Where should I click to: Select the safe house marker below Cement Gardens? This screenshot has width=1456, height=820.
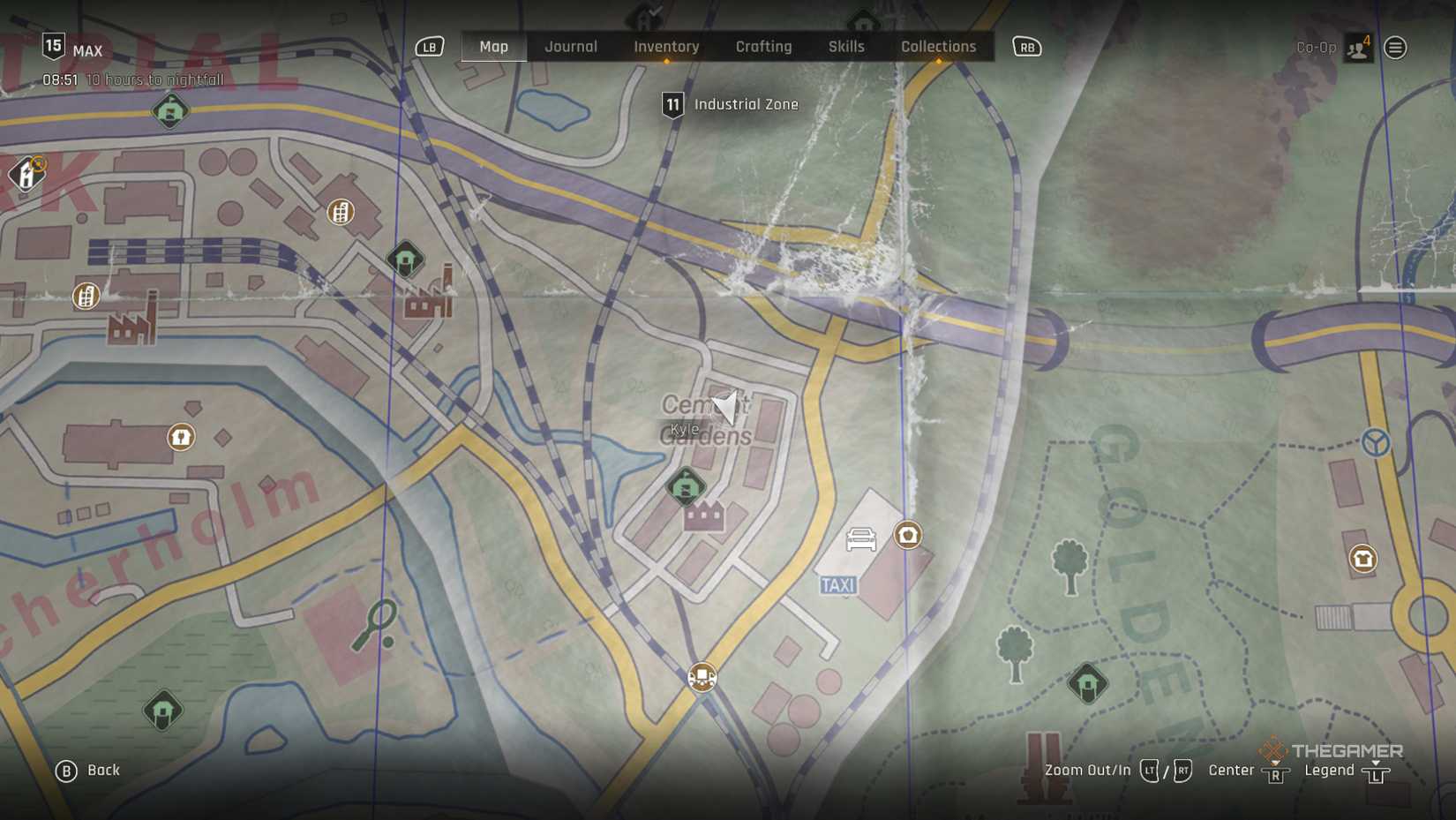[x=686, y=486]
